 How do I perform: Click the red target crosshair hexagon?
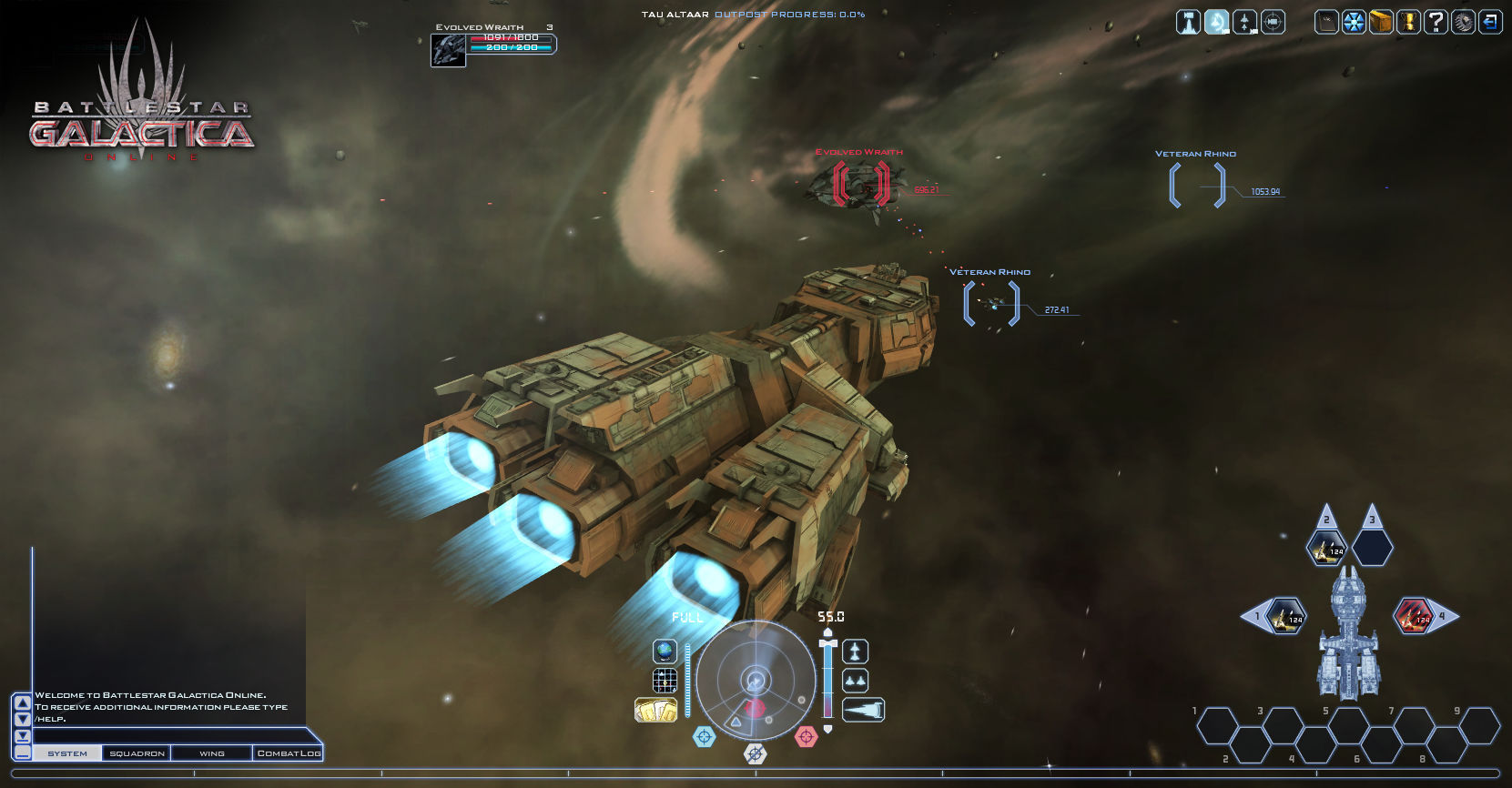[x=807, y=736]
